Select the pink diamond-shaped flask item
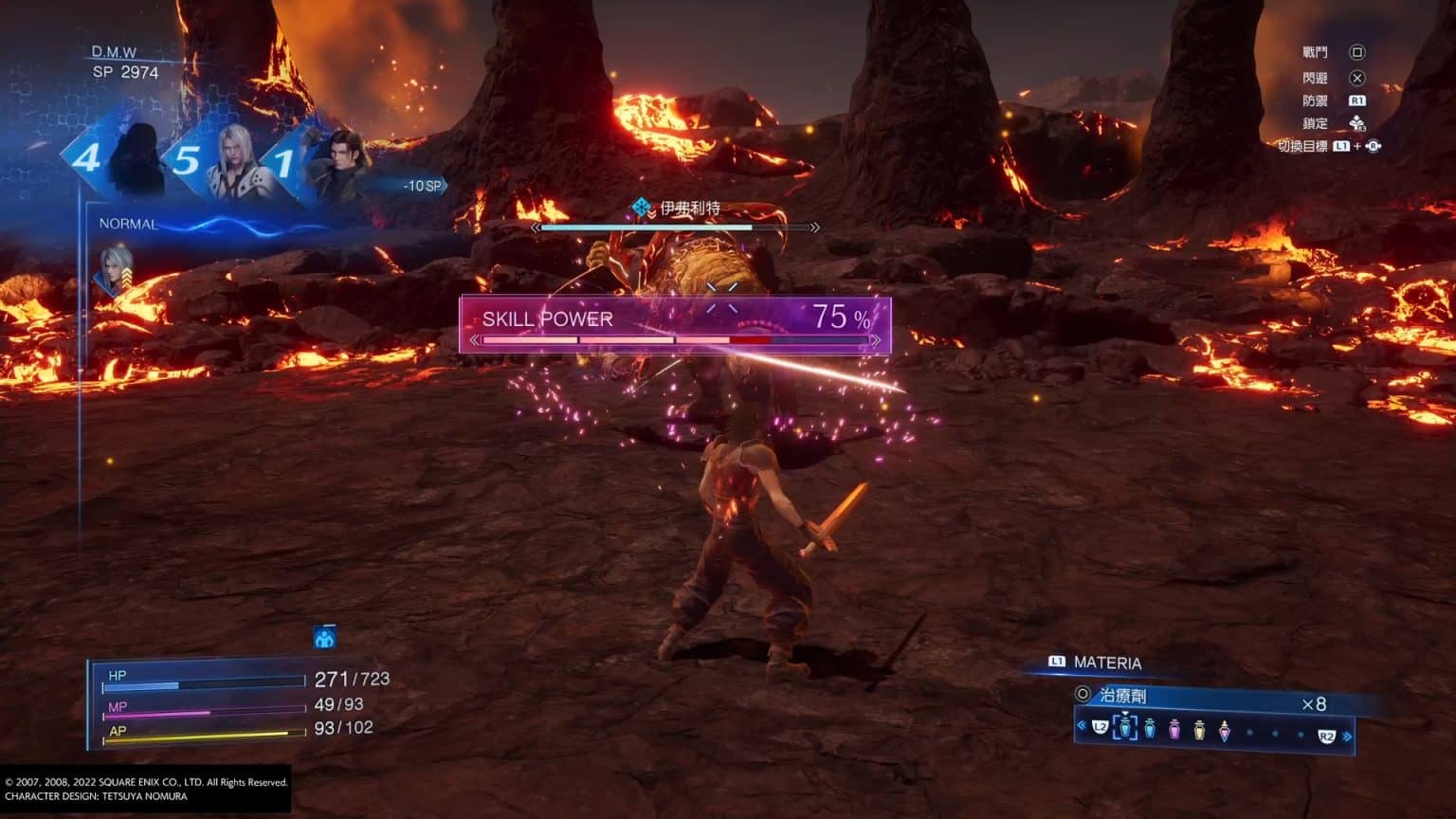1456x819 pixels. coord(1224,732)
